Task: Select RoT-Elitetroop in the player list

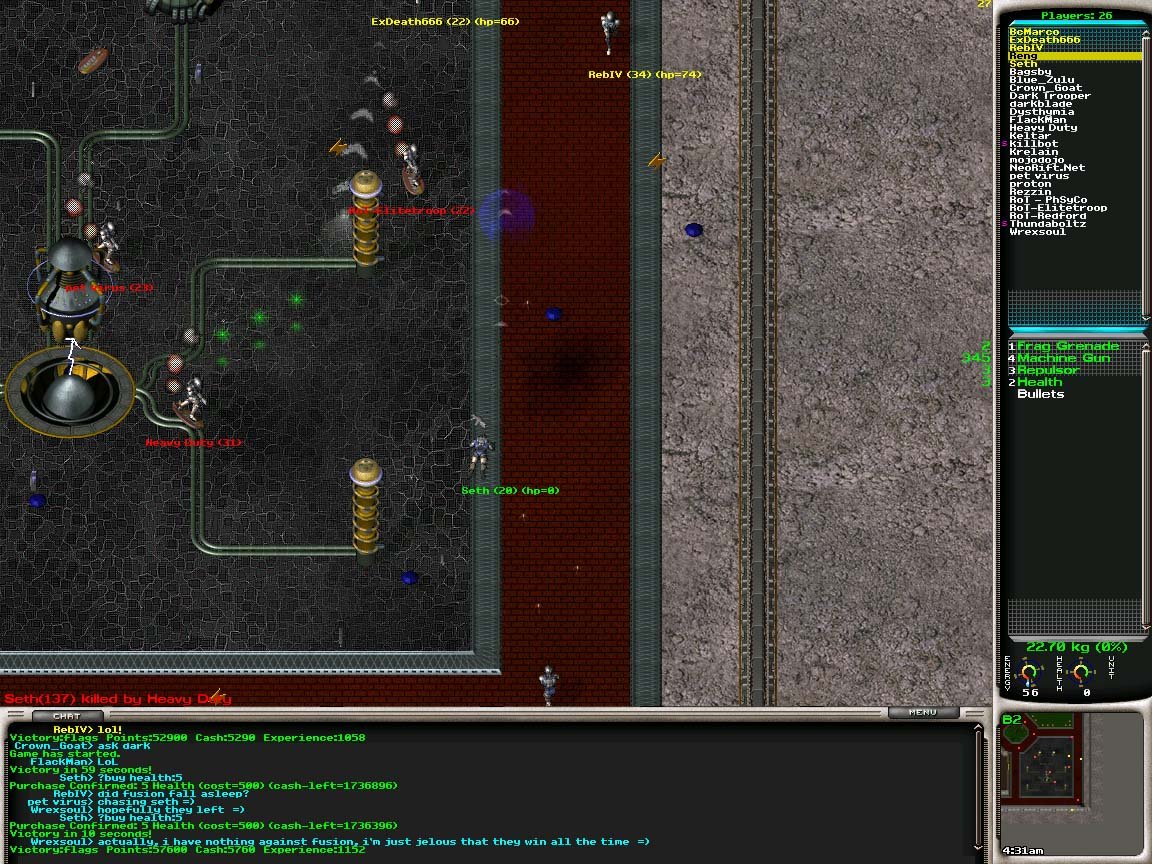Action: (x=1058, y=208)
